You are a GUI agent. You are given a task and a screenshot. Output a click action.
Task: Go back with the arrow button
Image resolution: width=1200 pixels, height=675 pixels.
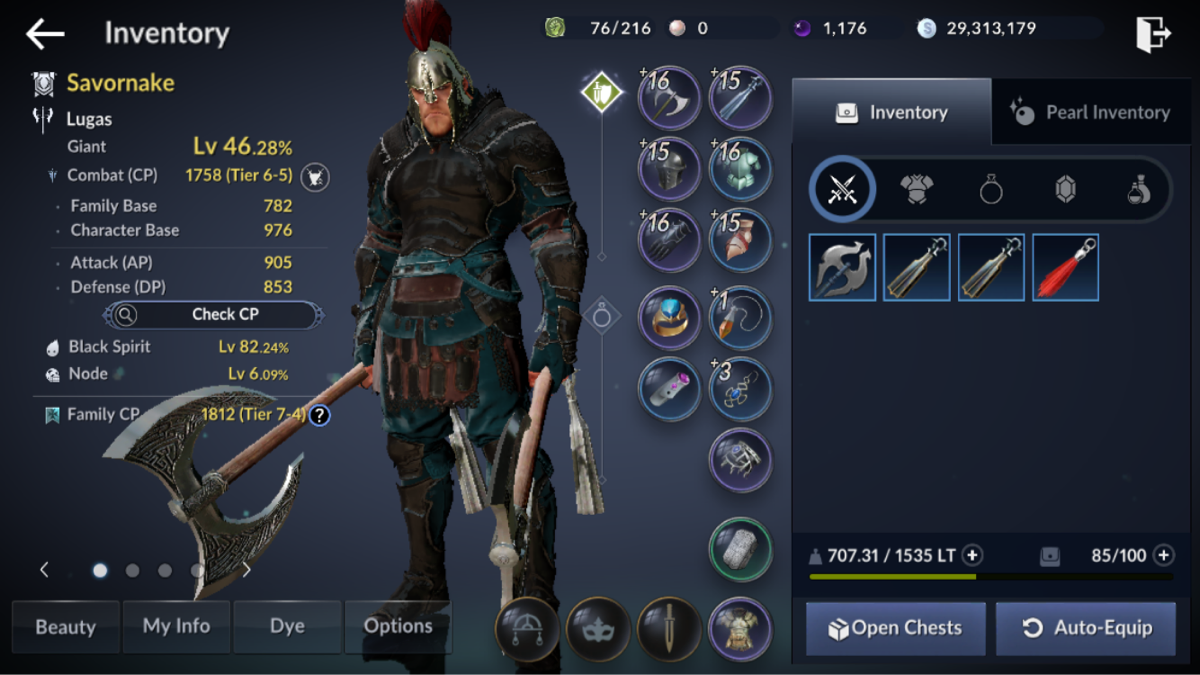[45, 34]
